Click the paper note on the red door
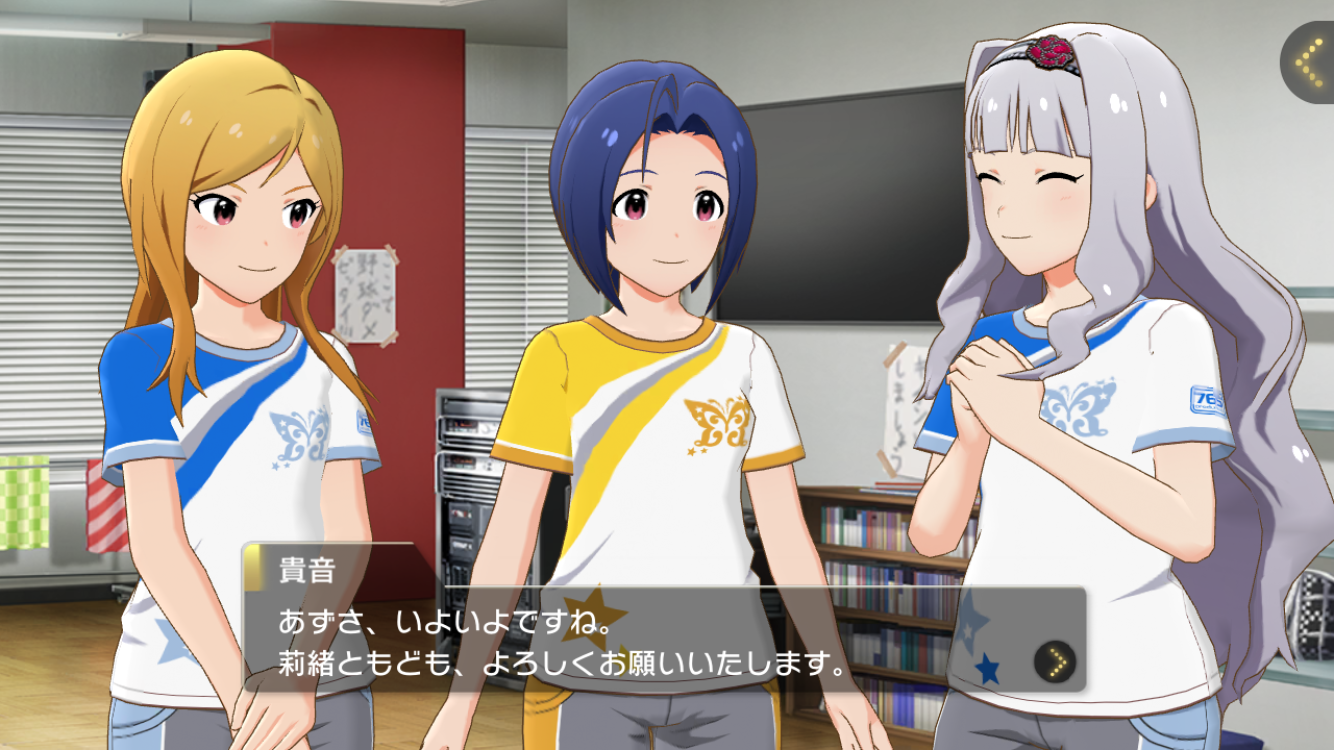The width and height of the screenshot is (1334, 750). click(363, 290)
